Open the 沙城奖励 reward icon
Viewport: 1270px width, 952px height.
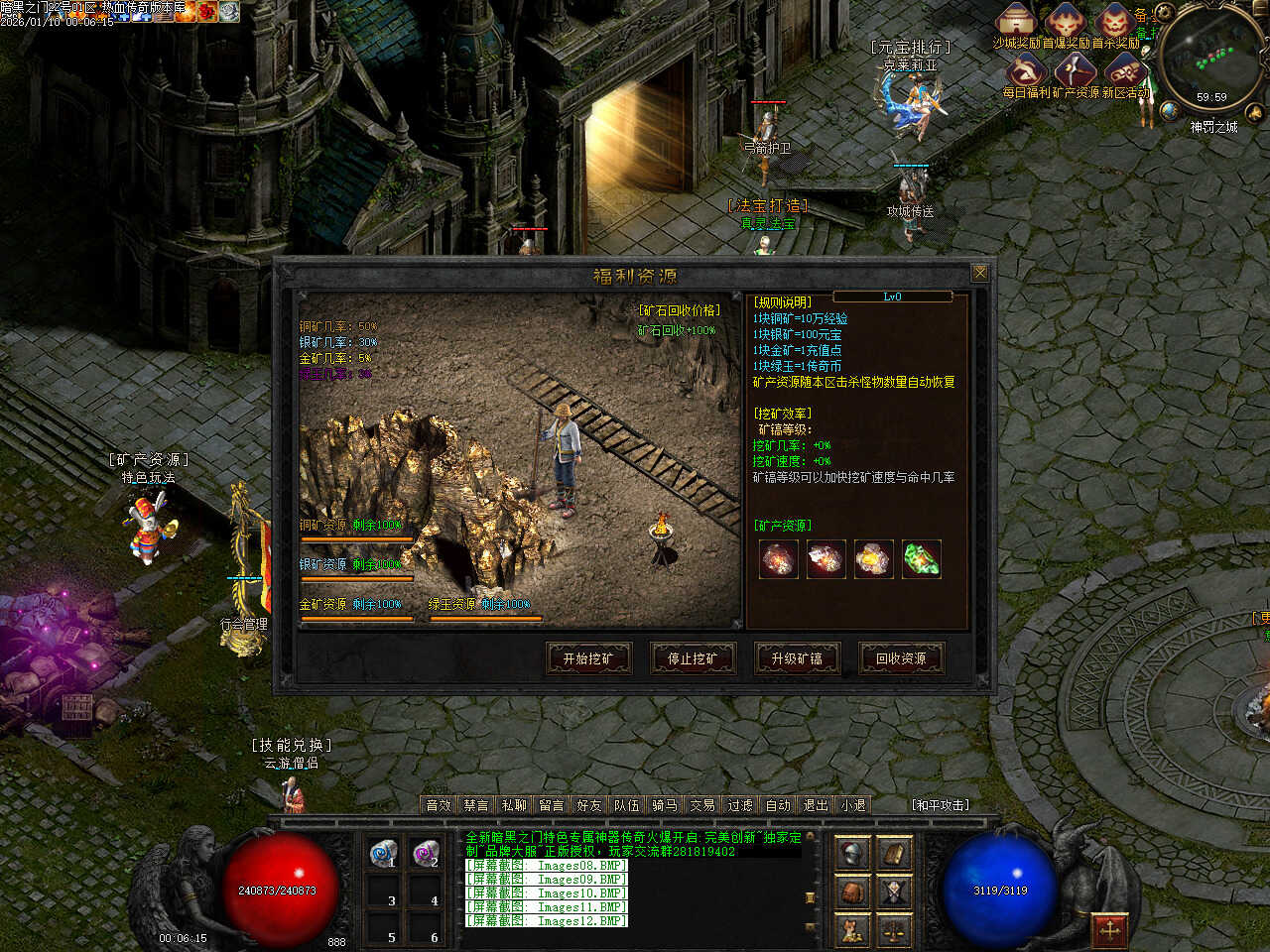coord(1016,22)
